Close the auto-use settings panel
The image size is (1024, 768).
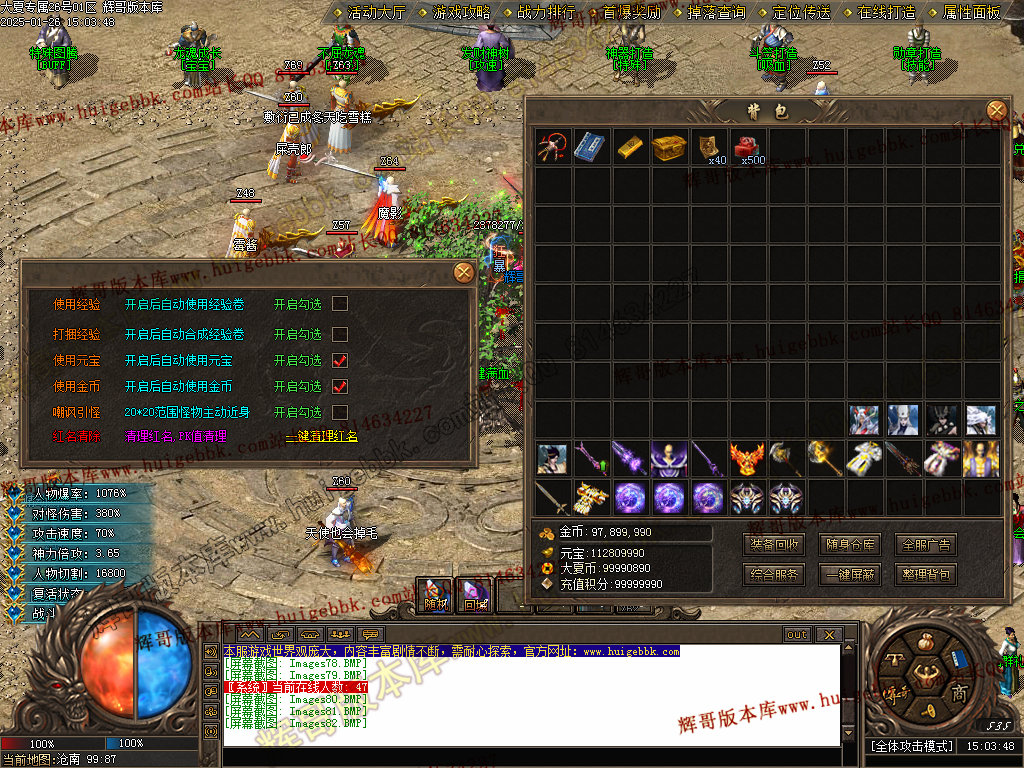[463, 272]
